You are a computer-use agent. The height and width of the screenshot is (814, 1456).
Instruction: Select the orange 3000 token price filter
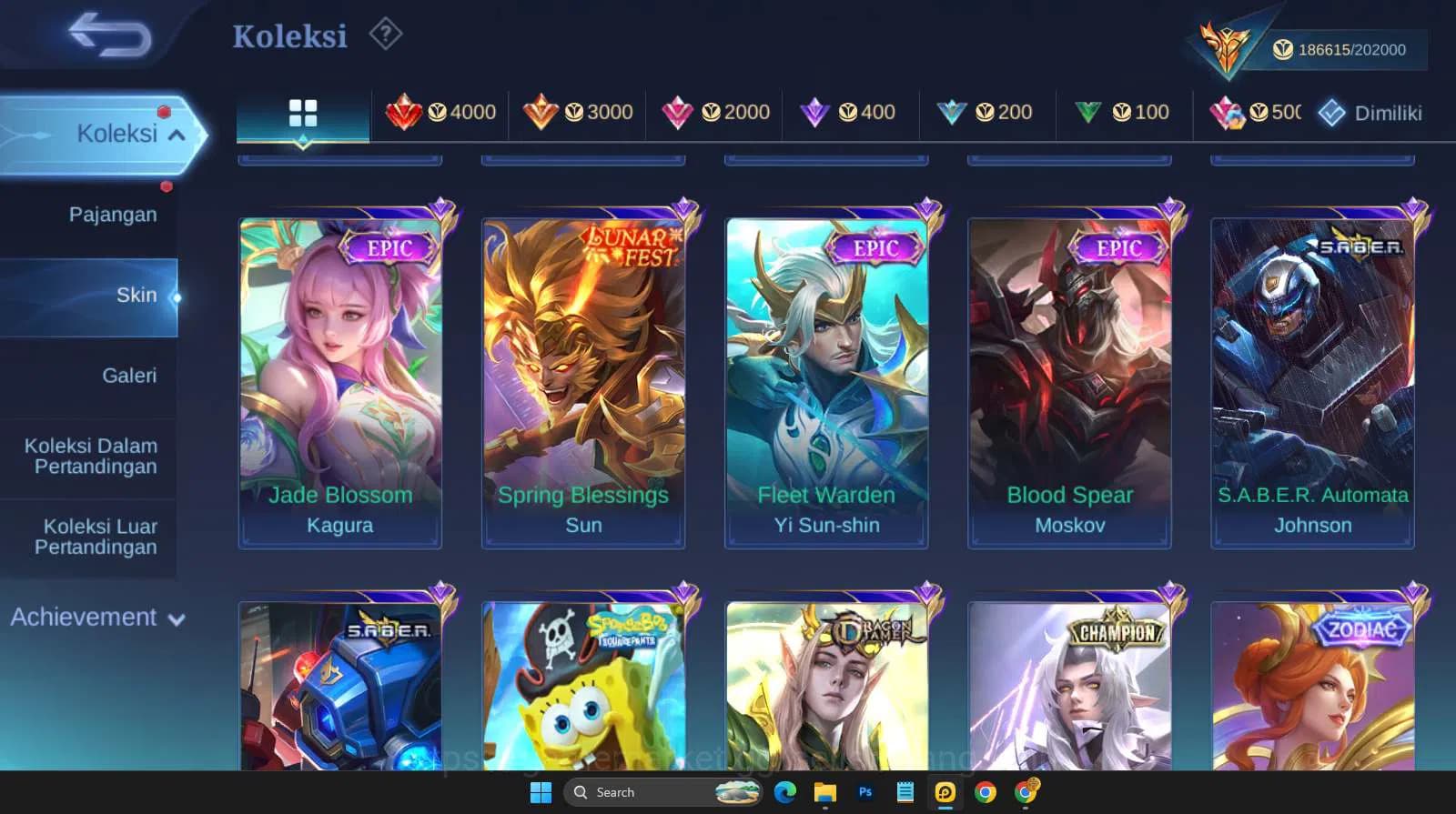click(580, 113)
